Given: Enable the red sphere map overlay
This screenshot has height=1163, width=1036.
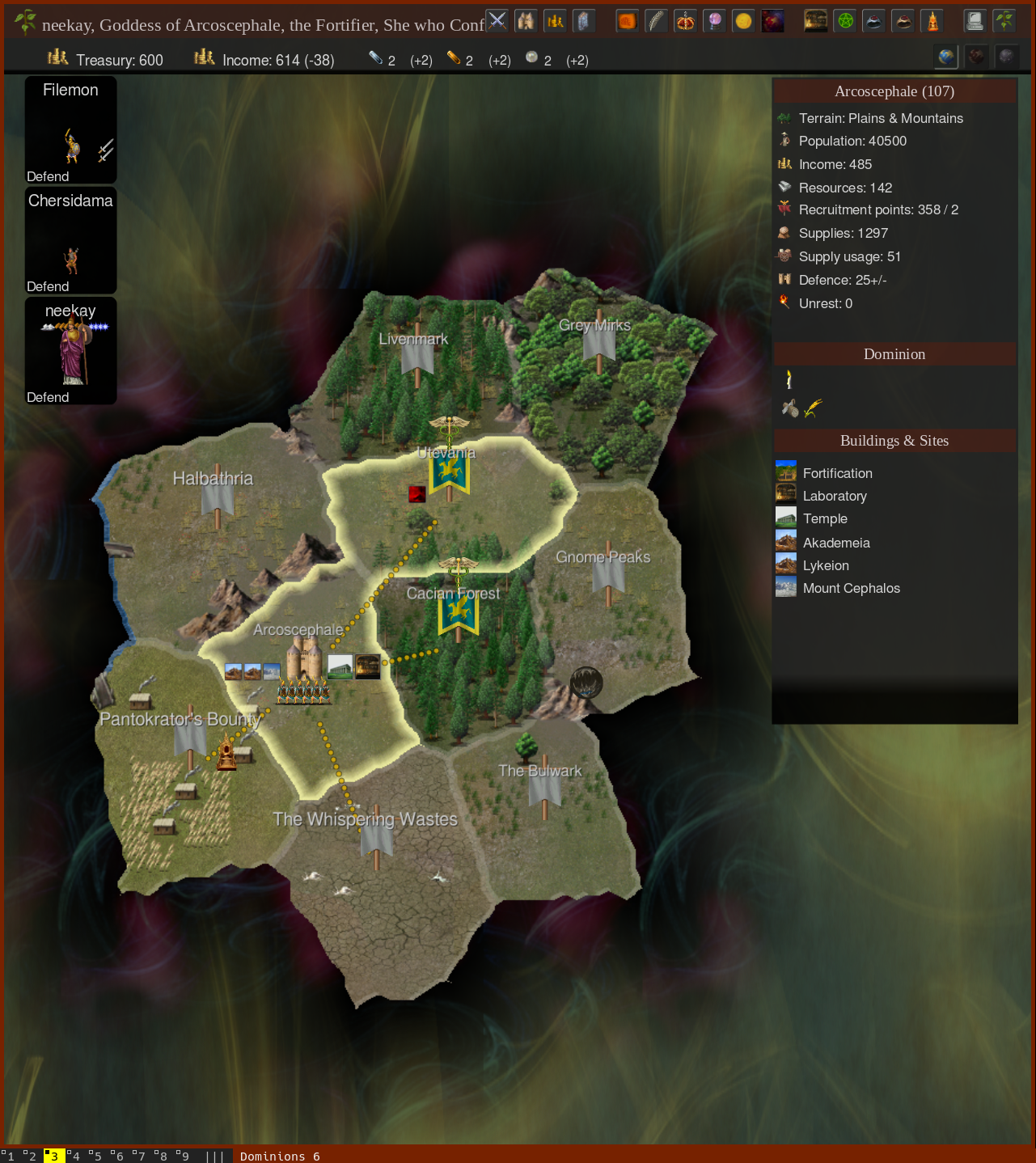Looking at the screenshot, I should click(x=976, y=57).
